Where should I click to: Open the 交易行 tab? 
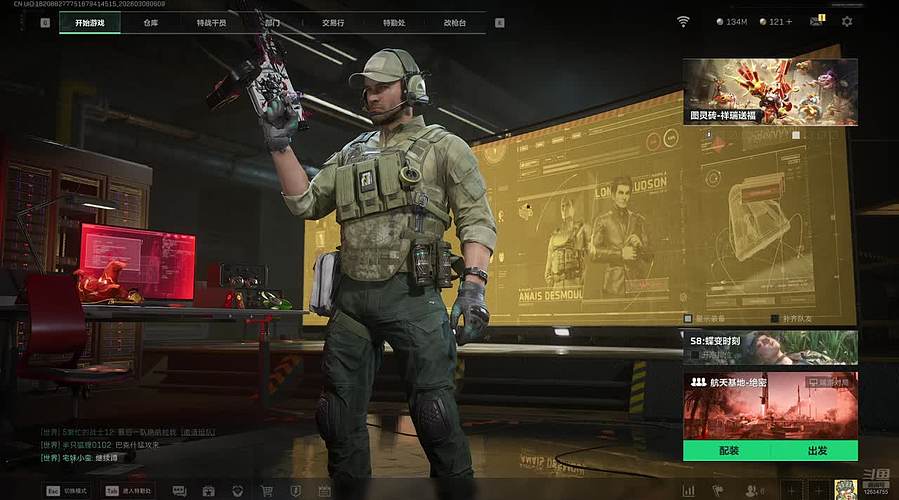point(333,22)
